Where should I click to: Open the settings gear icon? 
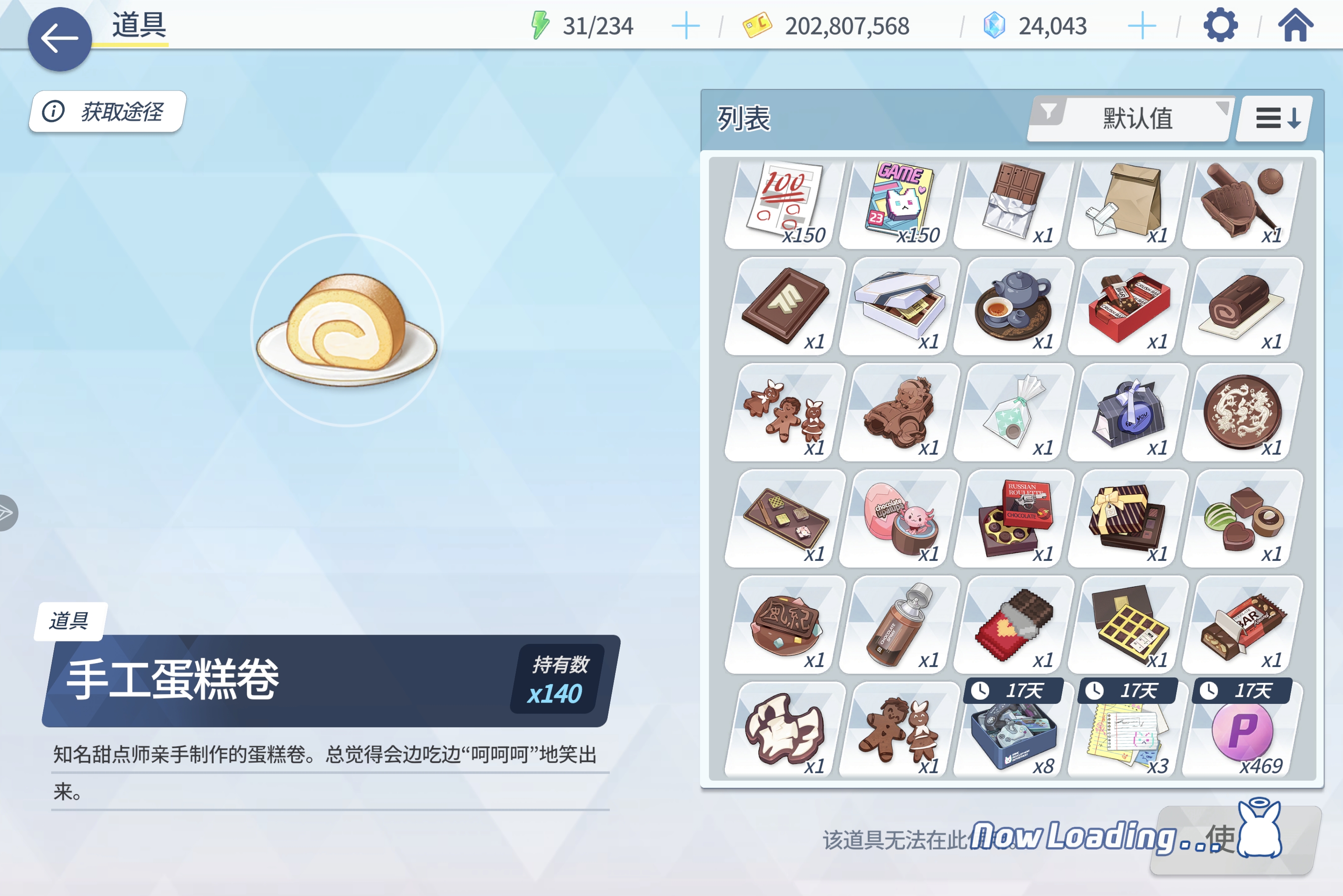click(x=1220, y=25)
